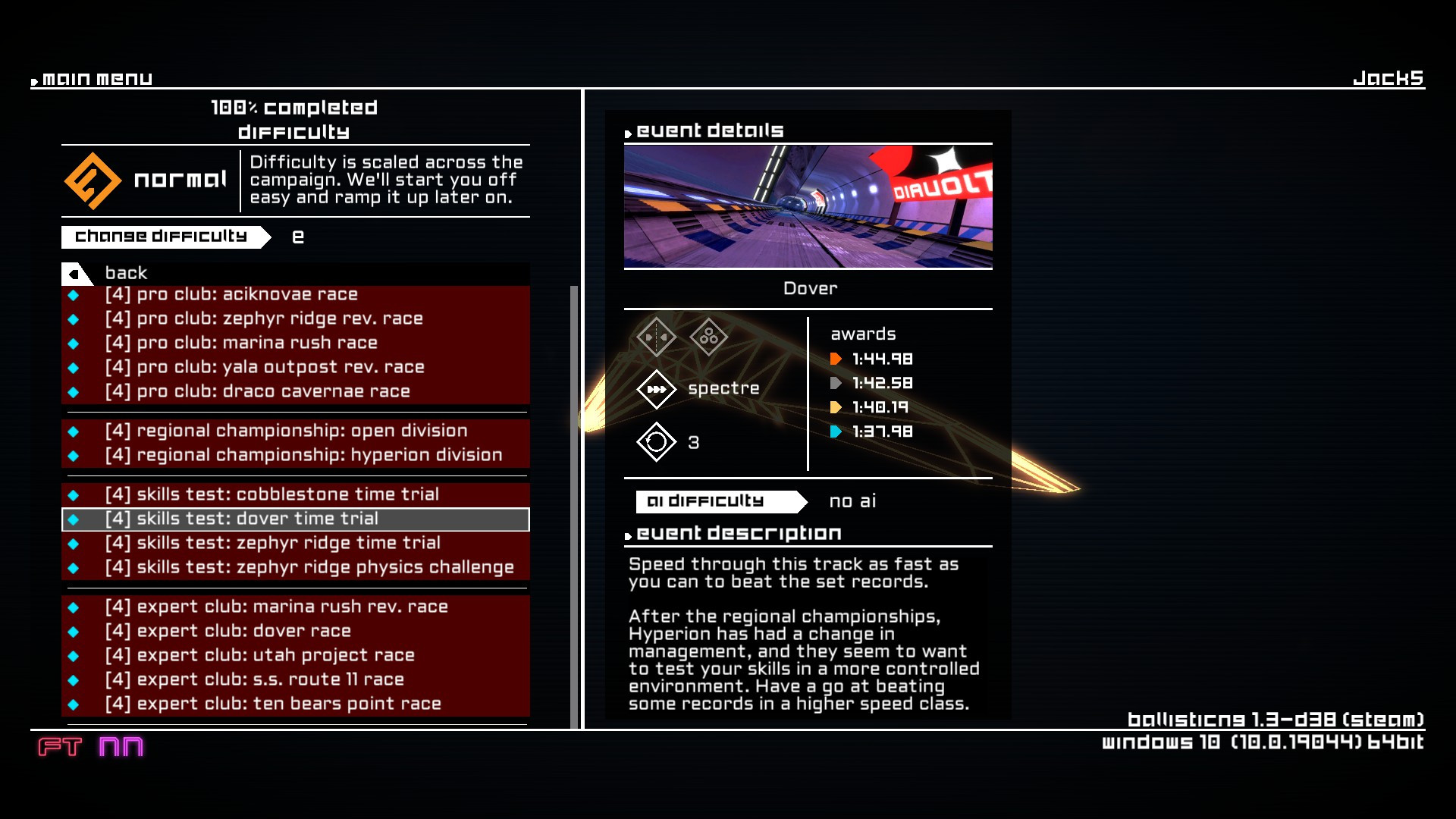Select the mirror mode icon in event details
This screenshot has width=1456, height=819.
click(x=655, y=336)
